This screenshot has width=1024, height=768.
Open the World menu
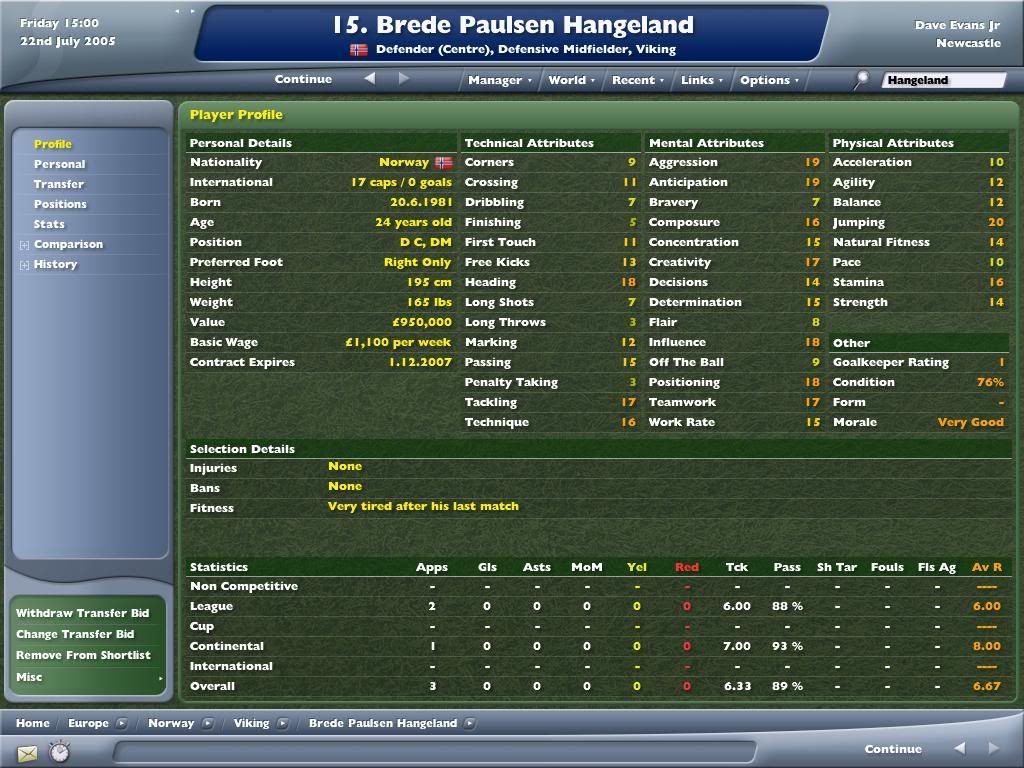(x=571, y=80)
